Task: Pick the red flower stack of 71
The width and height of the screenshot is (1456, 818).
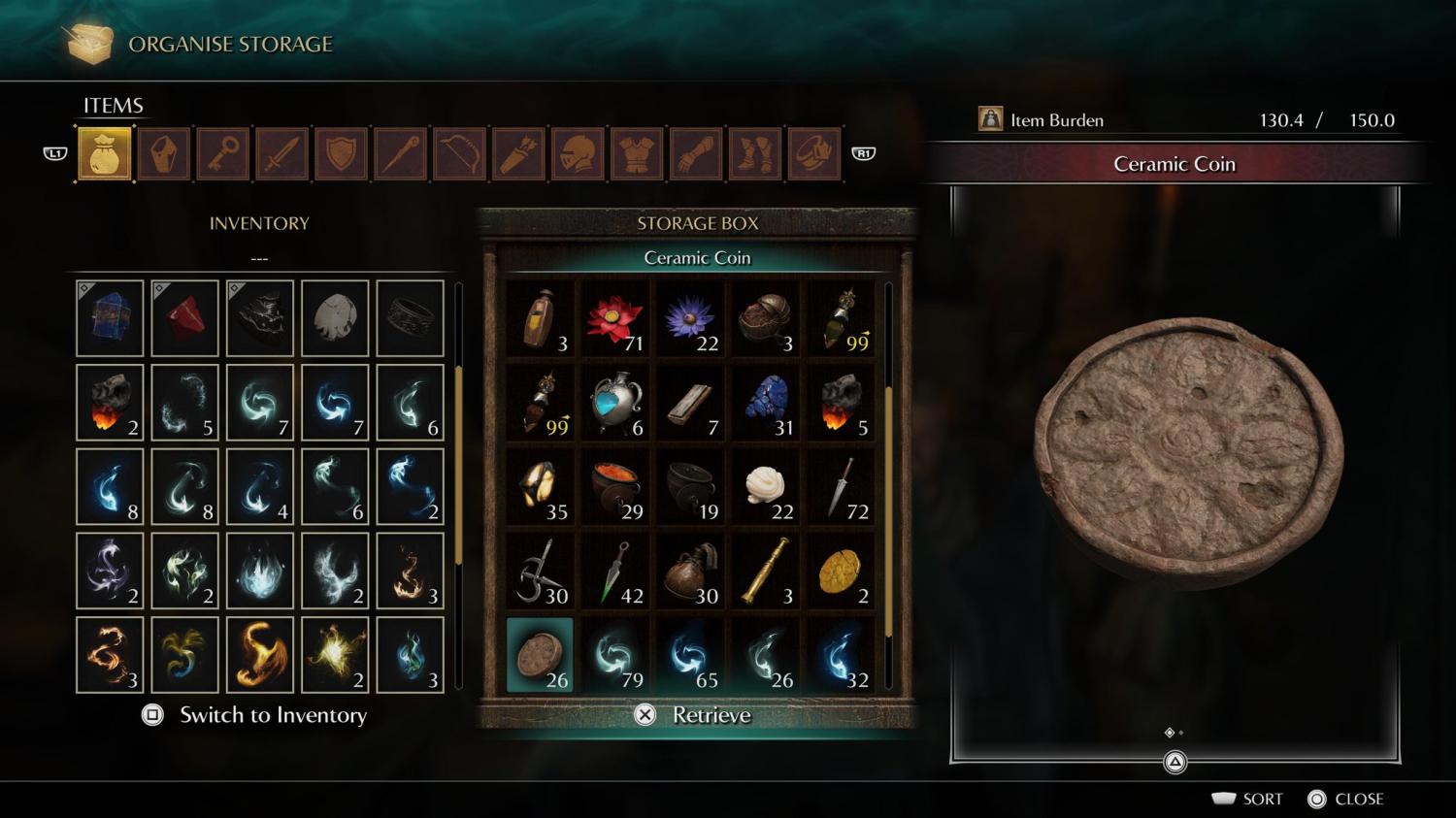Action: coord(615,318)
